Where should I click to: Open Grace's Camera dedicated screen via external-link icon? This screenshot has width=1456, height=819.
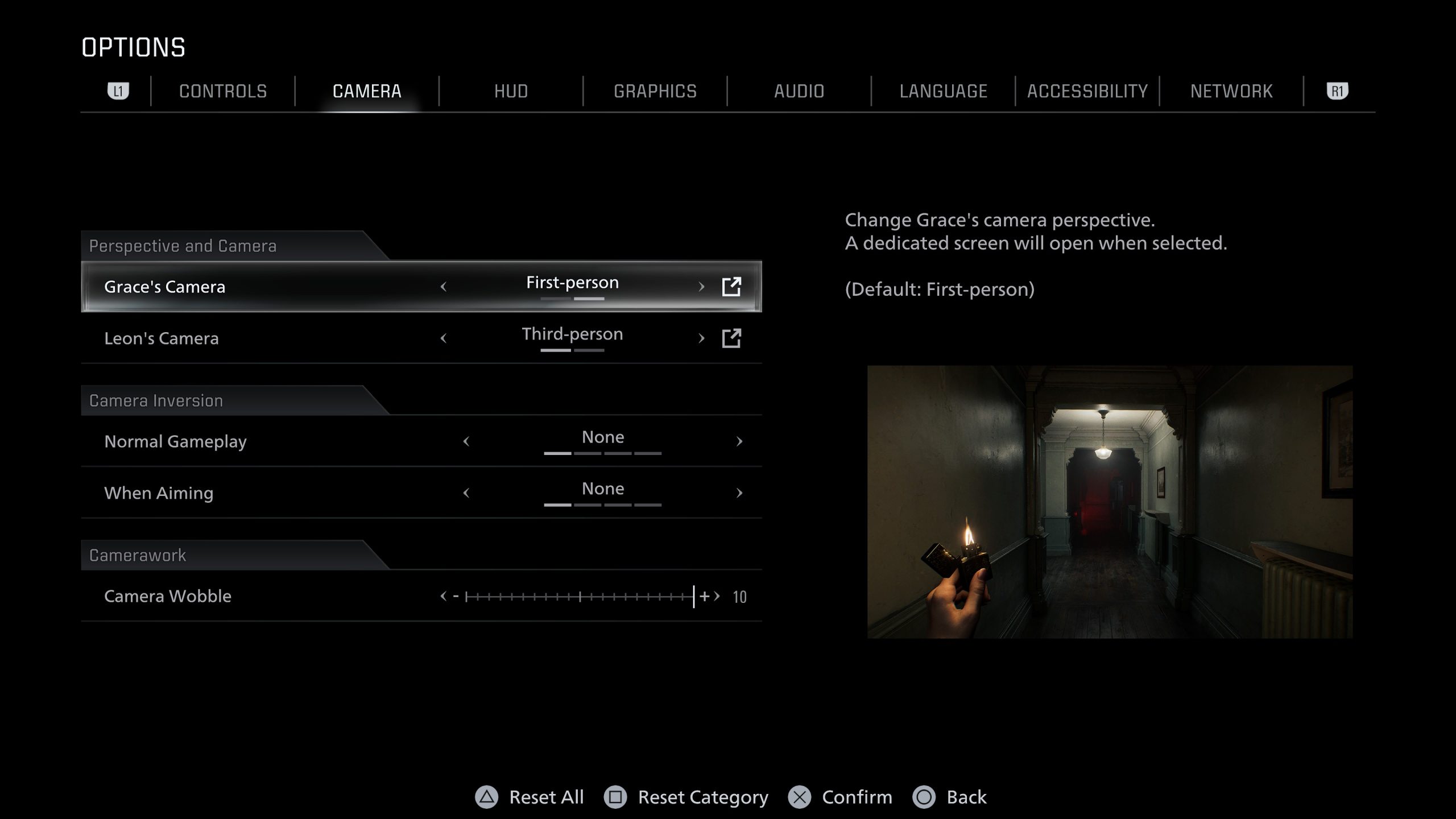click(x=733, y=287)
